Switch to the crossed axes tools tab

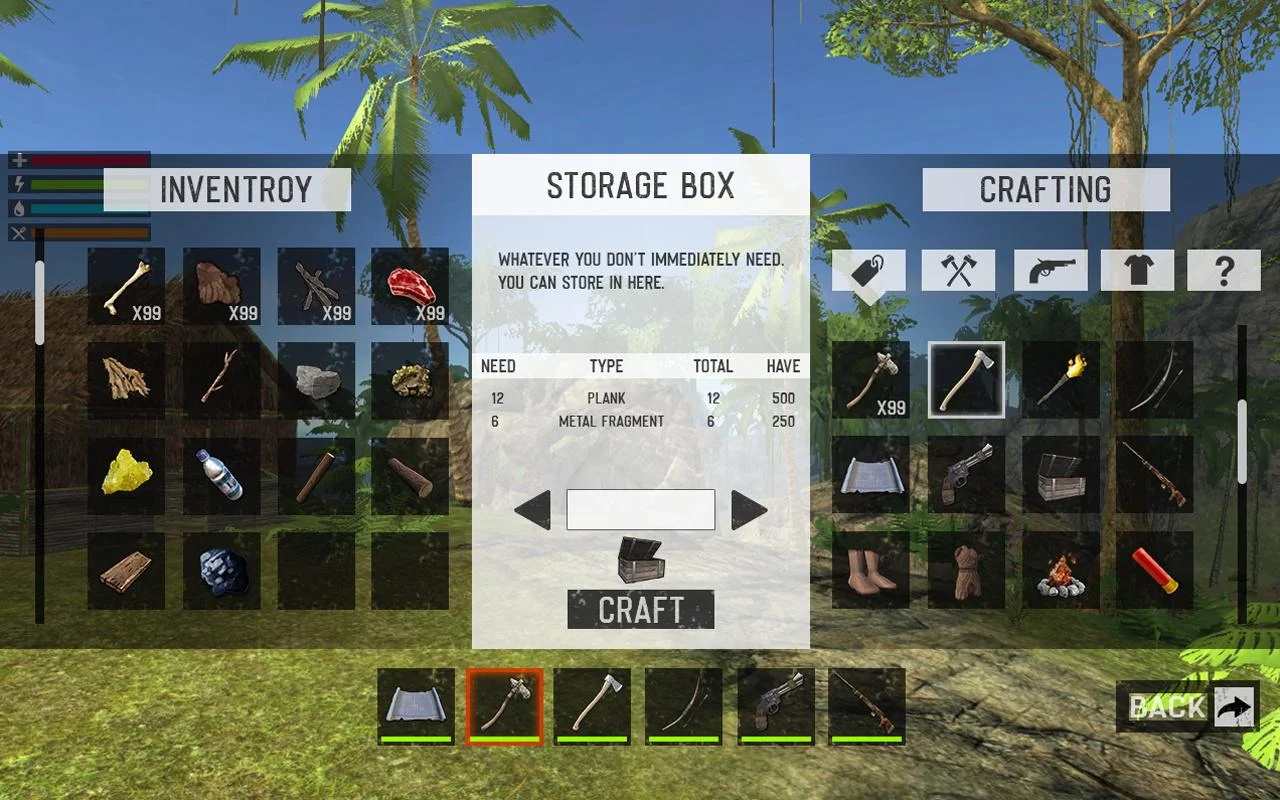[958, 270]
